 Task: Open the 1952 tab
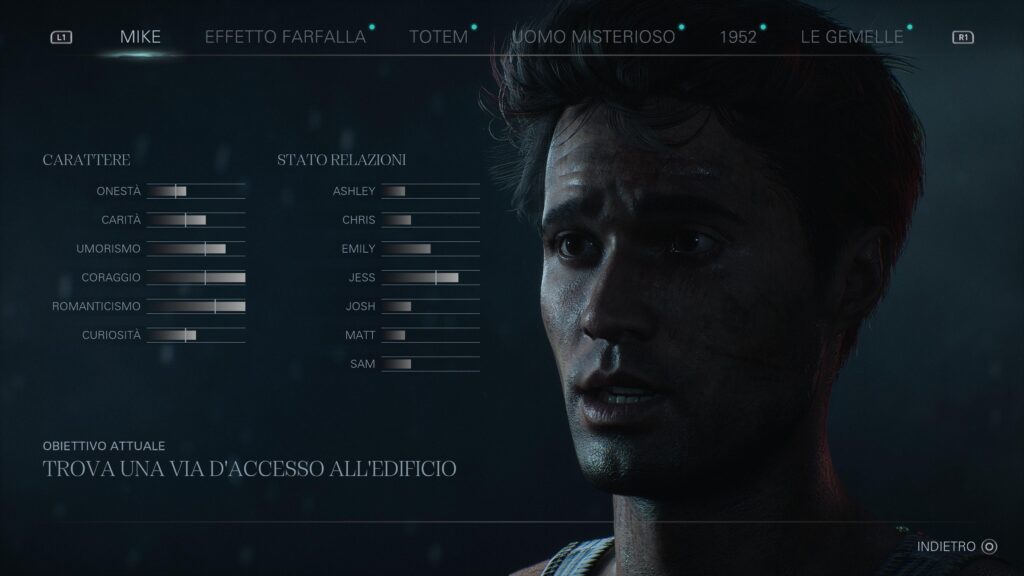737,37
